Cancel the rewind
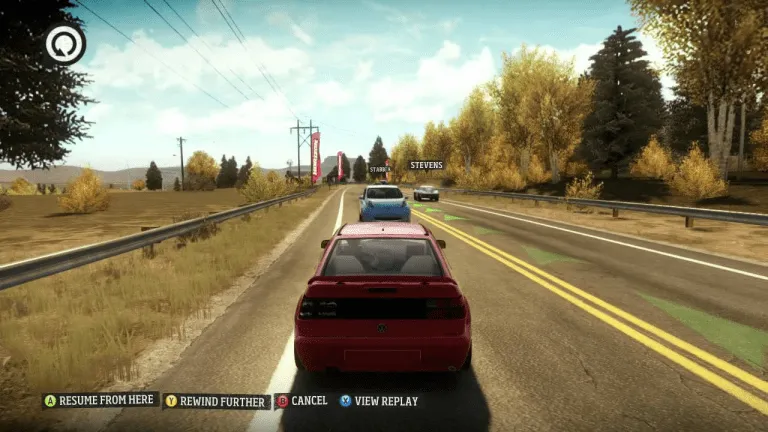 coord(302,400)
